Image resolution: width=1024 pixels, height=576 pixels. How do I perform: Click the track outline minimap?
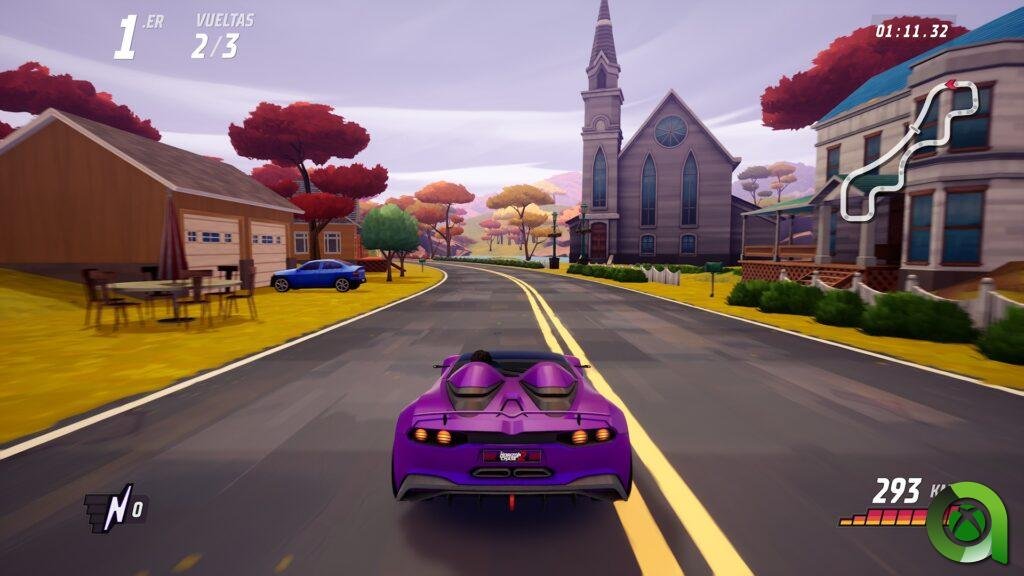[x=908, y=150]
